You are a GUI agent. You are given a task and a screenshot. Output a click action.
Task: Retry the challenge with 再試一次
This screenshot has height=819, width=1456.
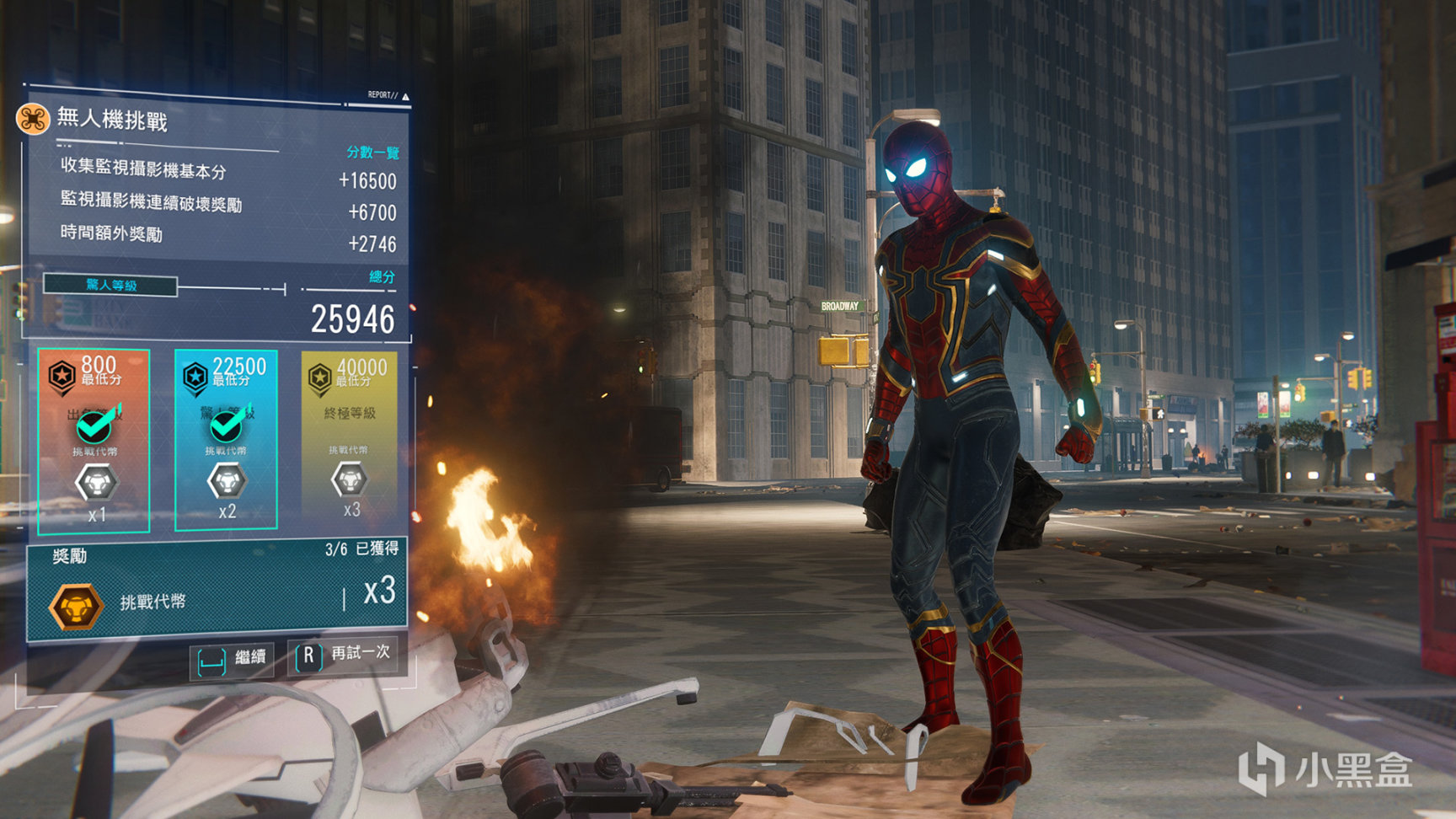(343, 655)
